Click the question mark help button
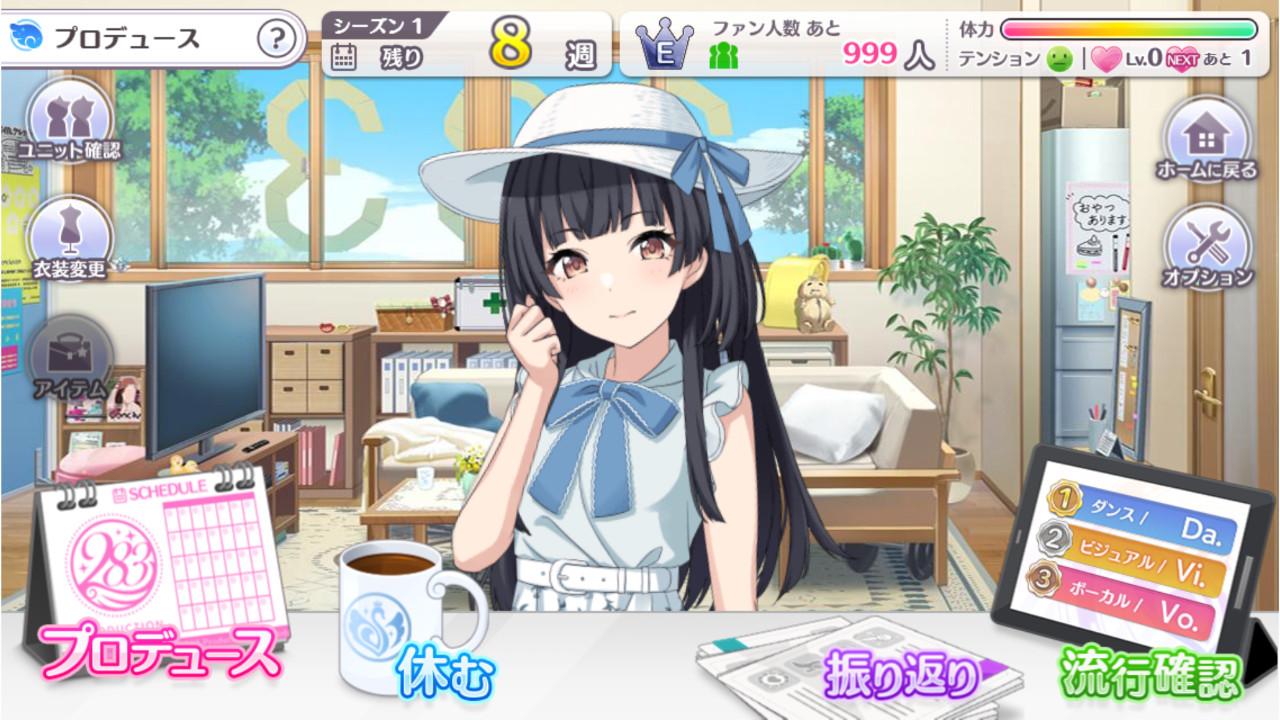Viewport: 1280px width, 720px height. tap(277, 40)
